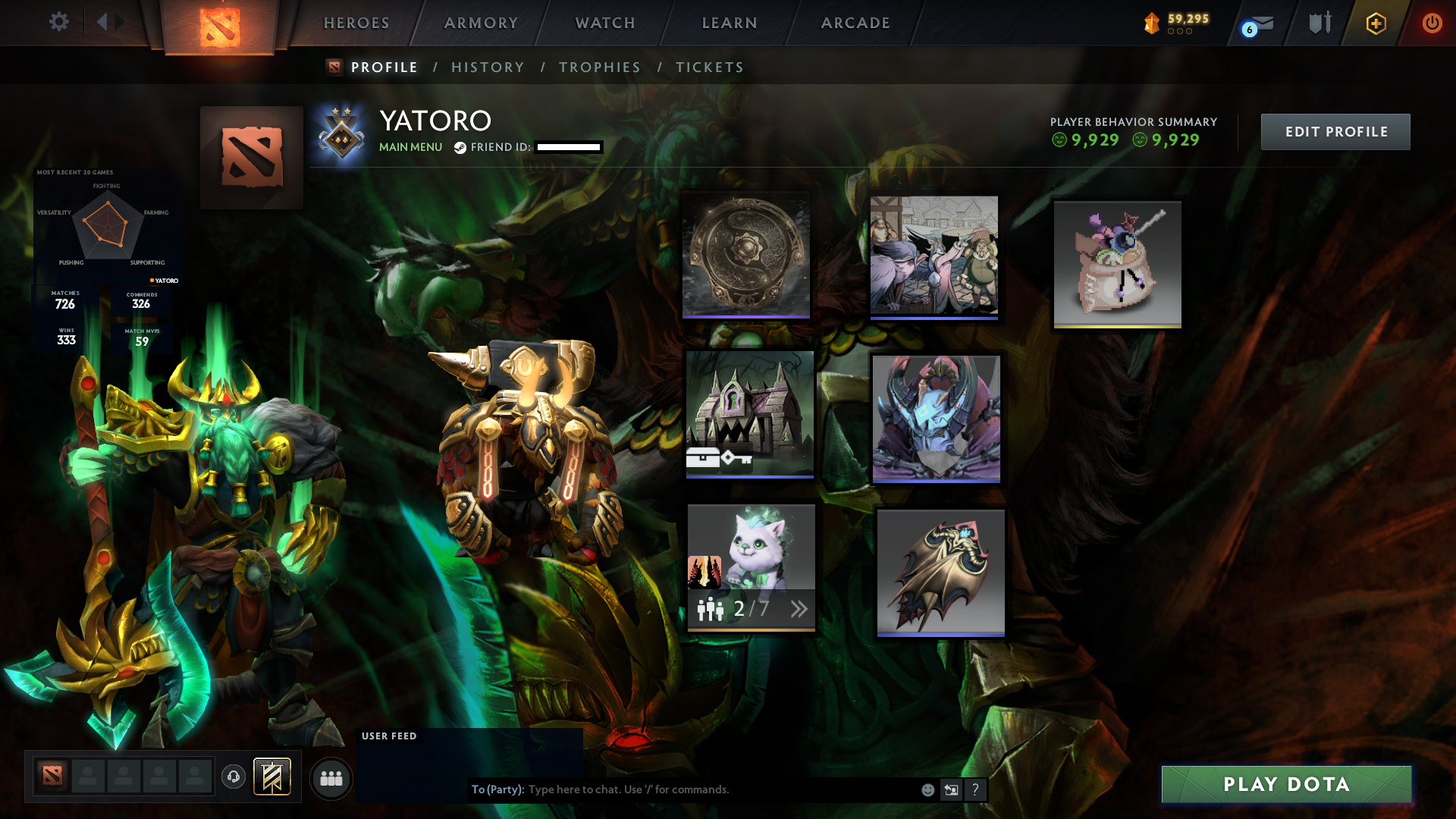Open the settings gear icon
Image resolution: width=1456 pixels, height=819 pixels.
point(58,22)
